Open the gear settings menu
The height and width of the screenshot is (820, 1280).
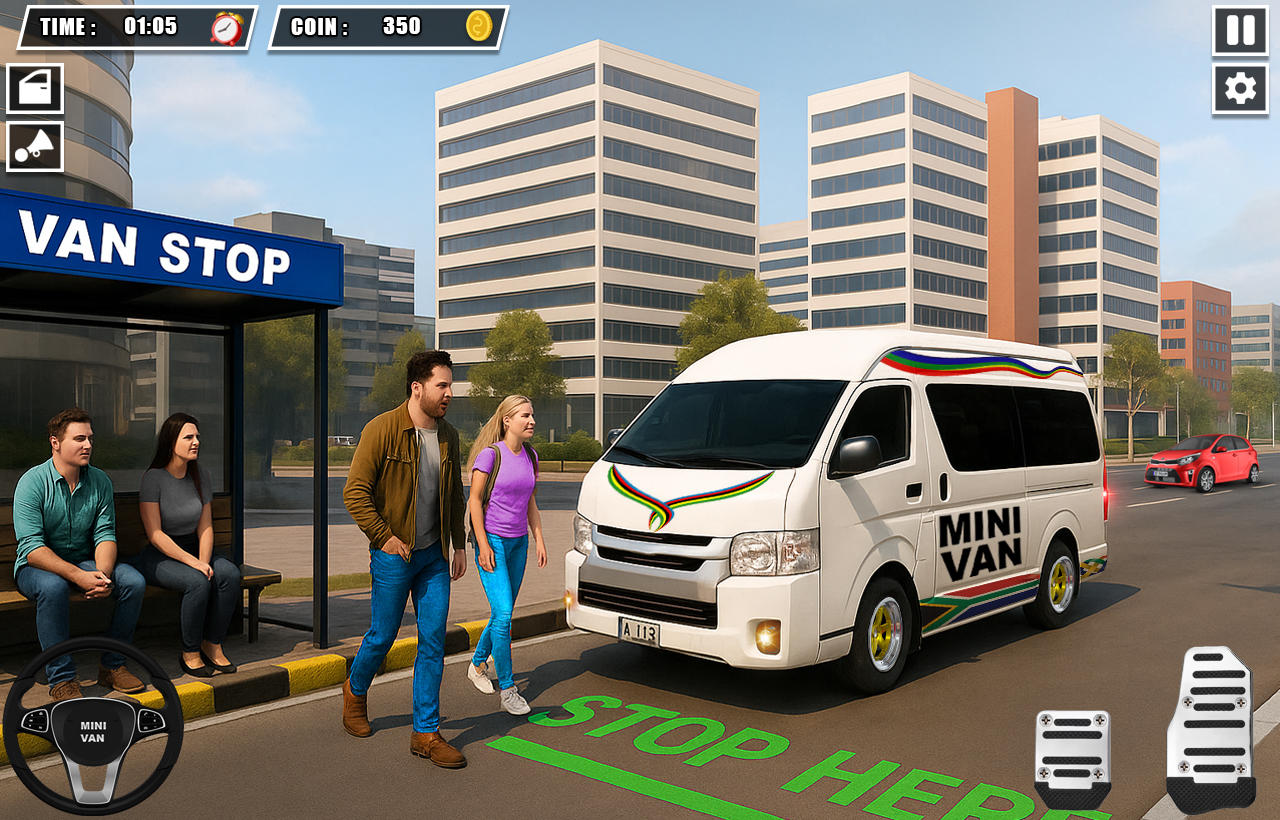pos(1240,89)
